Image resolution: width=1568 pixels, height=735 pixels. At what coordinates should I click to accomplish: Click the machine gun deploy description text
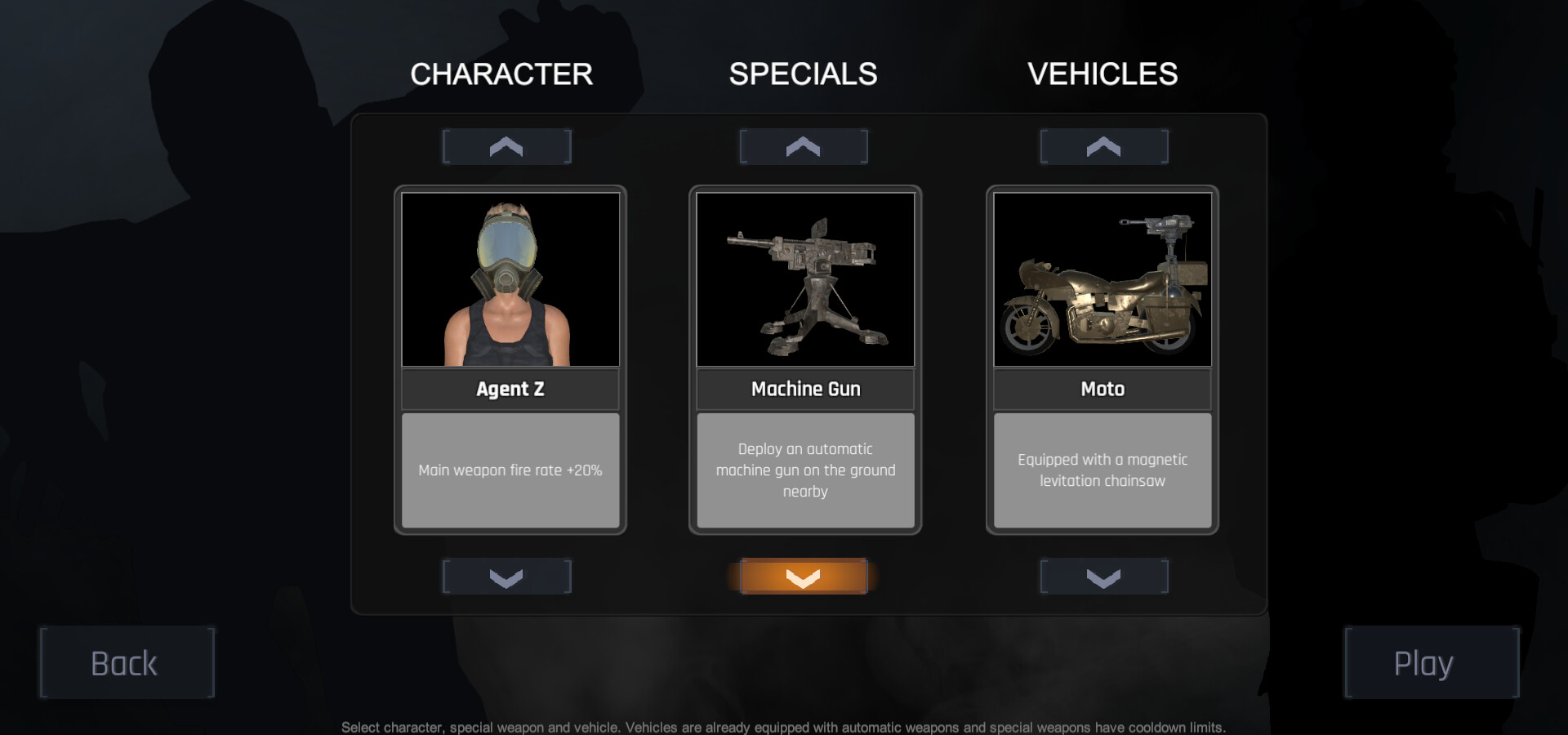coord(805,470)
